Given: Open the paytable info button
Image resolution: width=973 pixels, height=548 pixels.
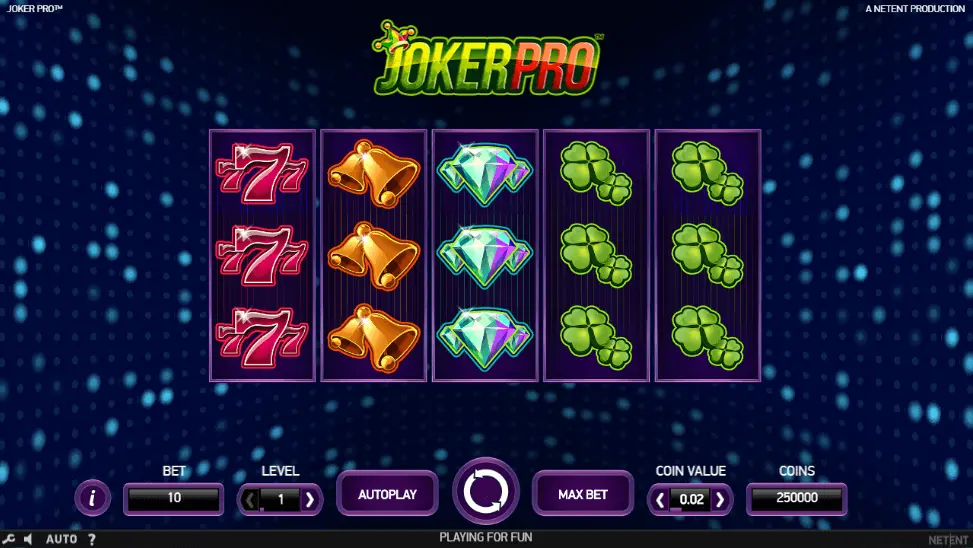Looking at the screenshot, I should (93, 497).
